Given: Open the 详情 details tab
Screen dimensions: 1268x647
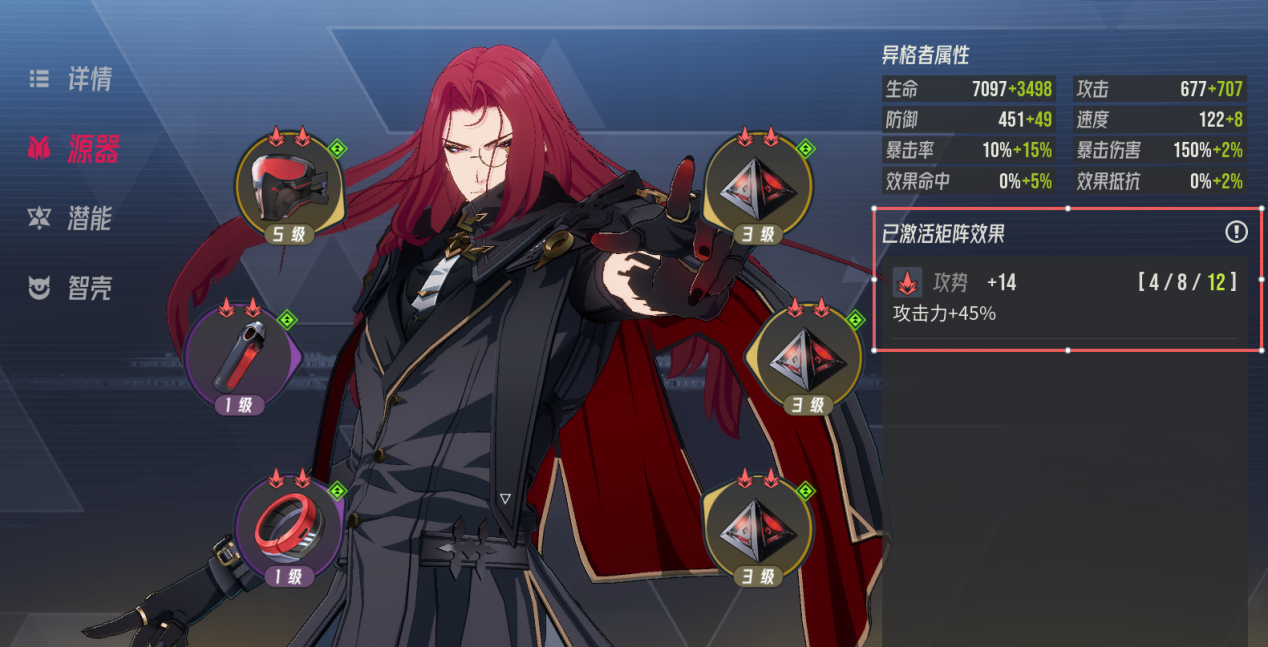Looking at the screenshot, I should (72, 80).
